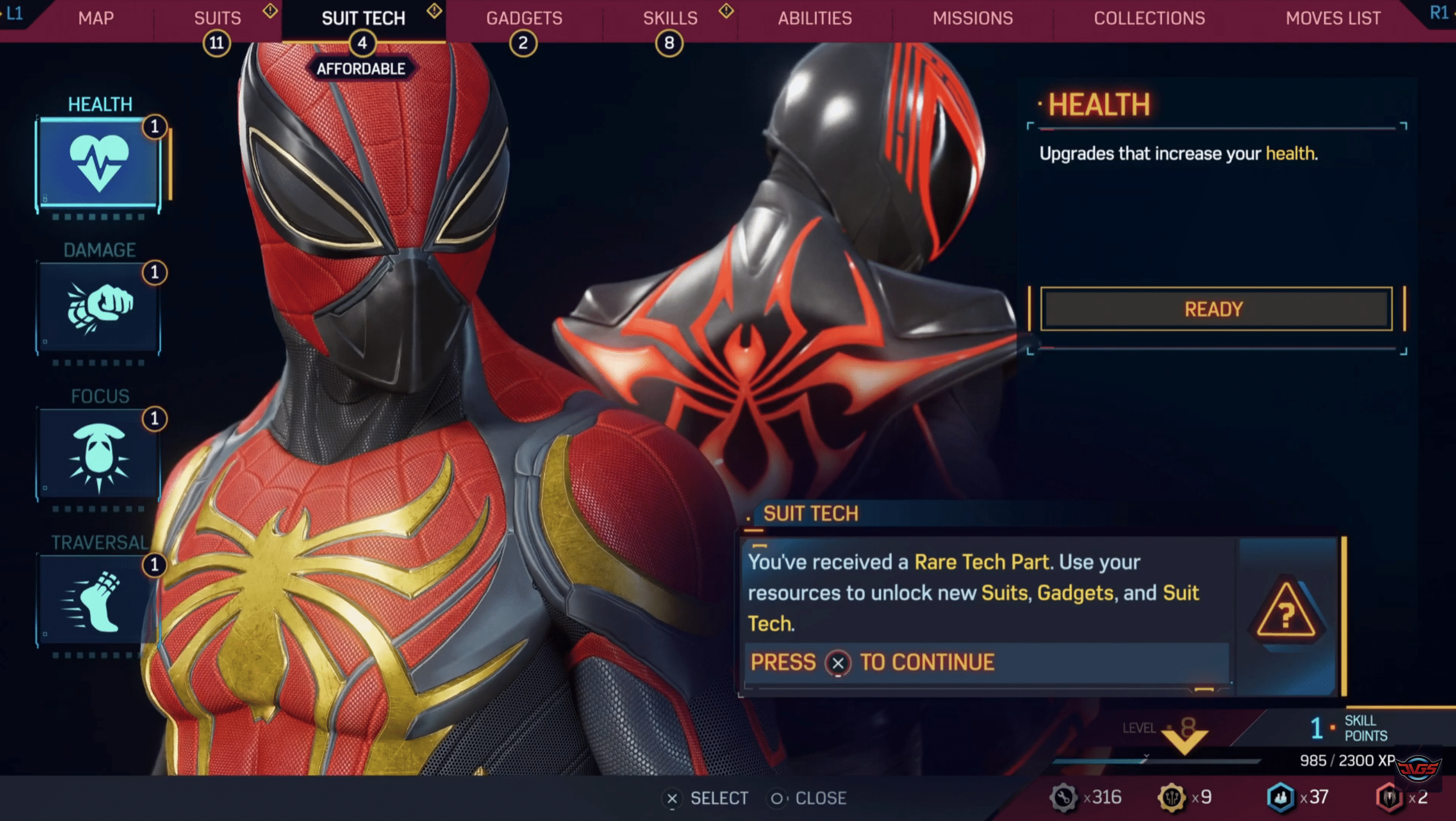Screen dimensions: 1456x821
Task: Click the Ready button for Health
Action: click(1215, 309)
